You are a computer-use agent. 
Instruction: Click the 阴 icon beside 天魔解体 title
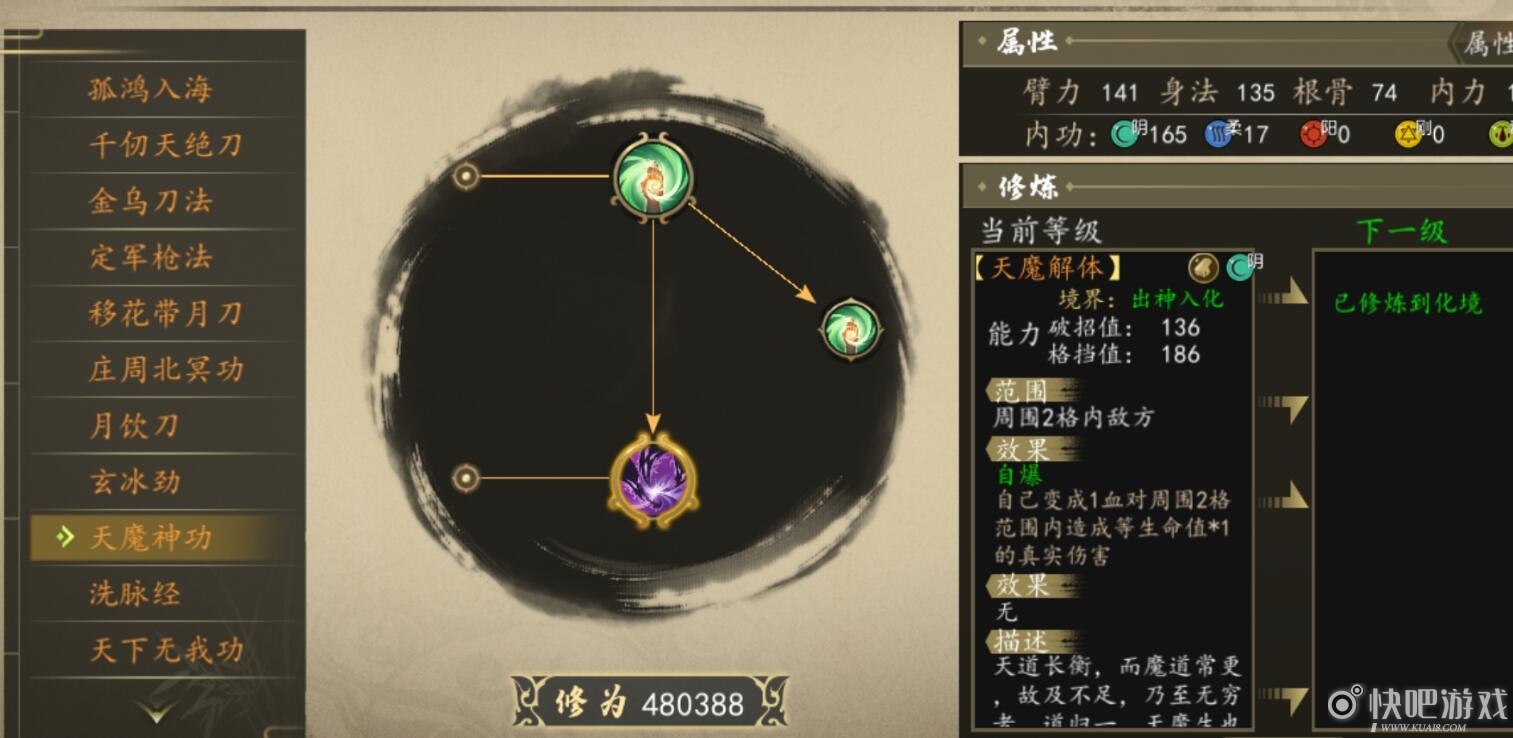pos(1237,268)
